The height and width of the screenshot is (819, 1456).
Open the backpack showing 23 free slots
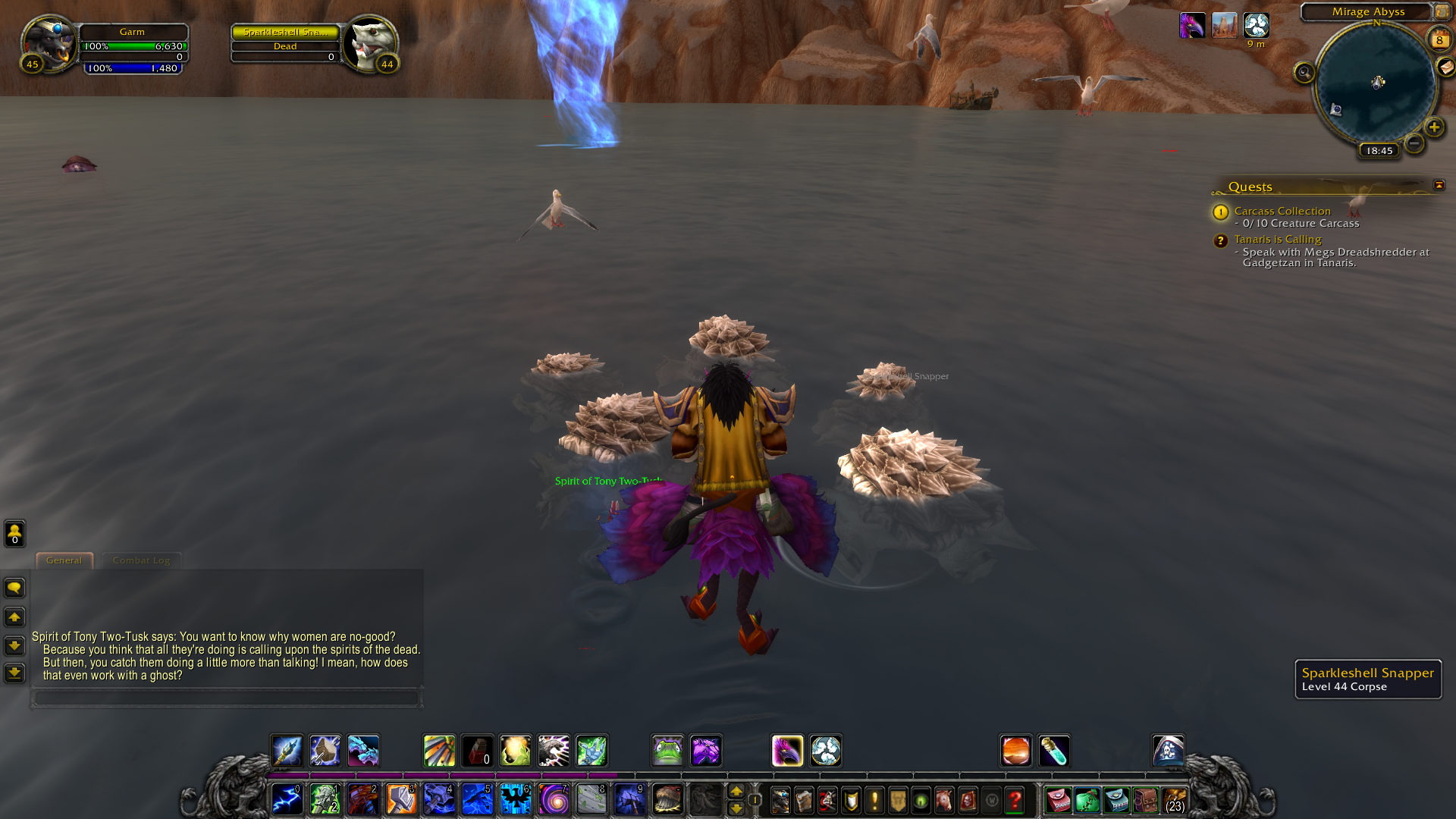[1175, 800]
